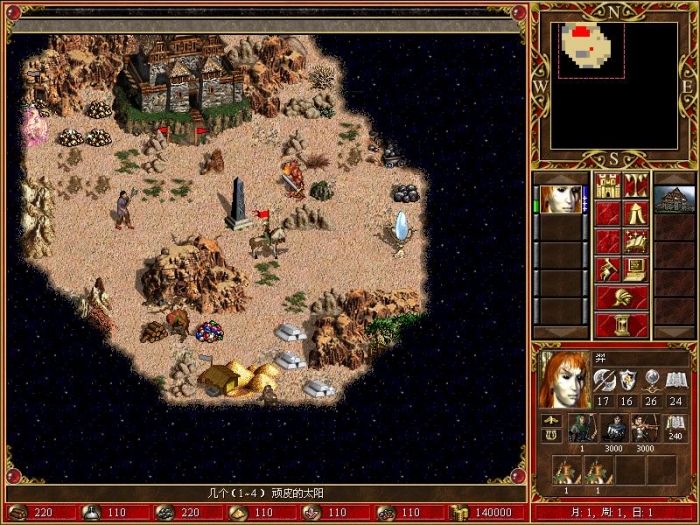Click the large hero portrait in info panel

pos(563,379)
